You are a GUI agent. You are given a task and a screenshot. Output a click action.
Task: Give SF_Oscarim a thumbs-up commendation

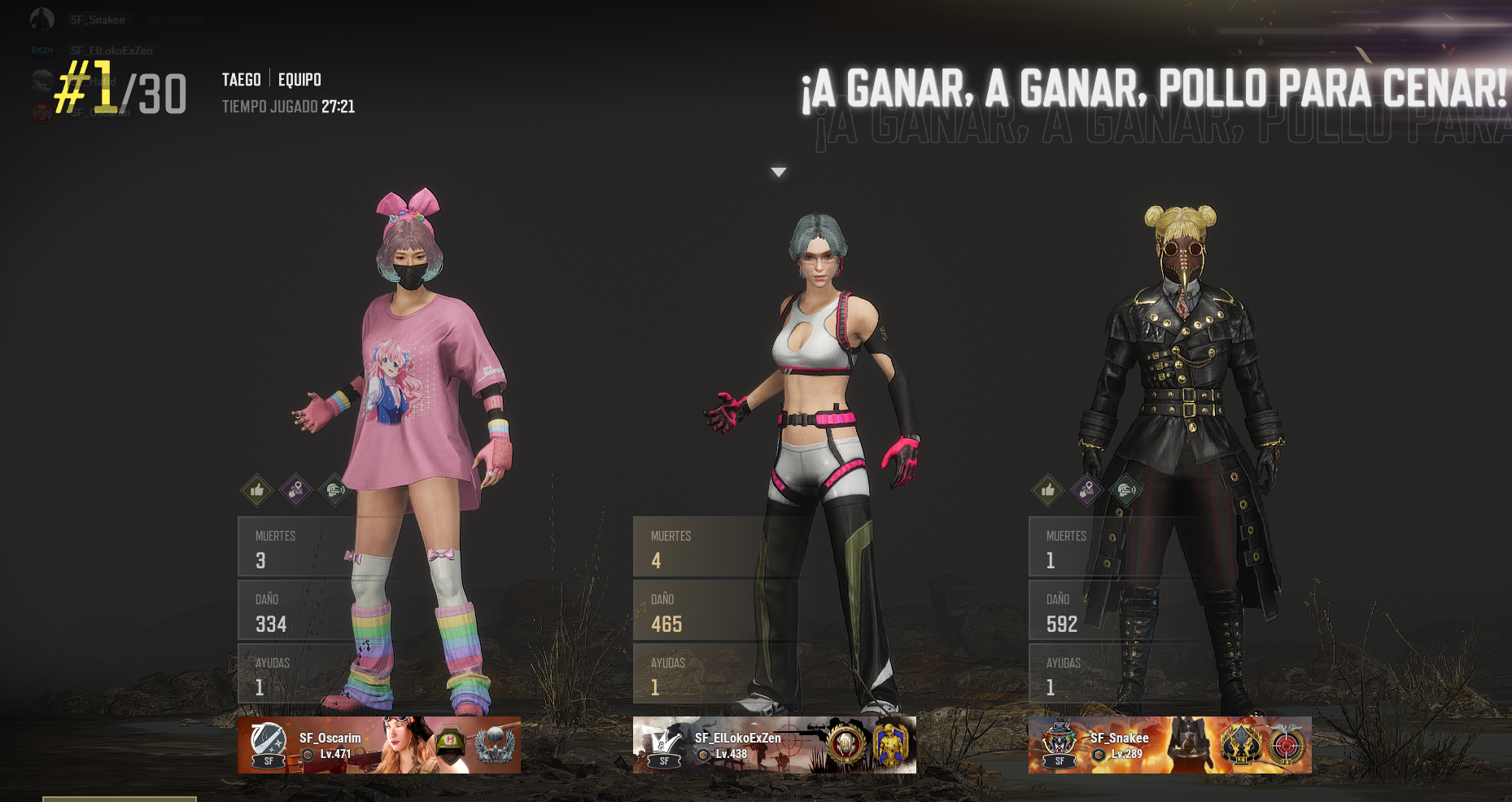[256, 490]
